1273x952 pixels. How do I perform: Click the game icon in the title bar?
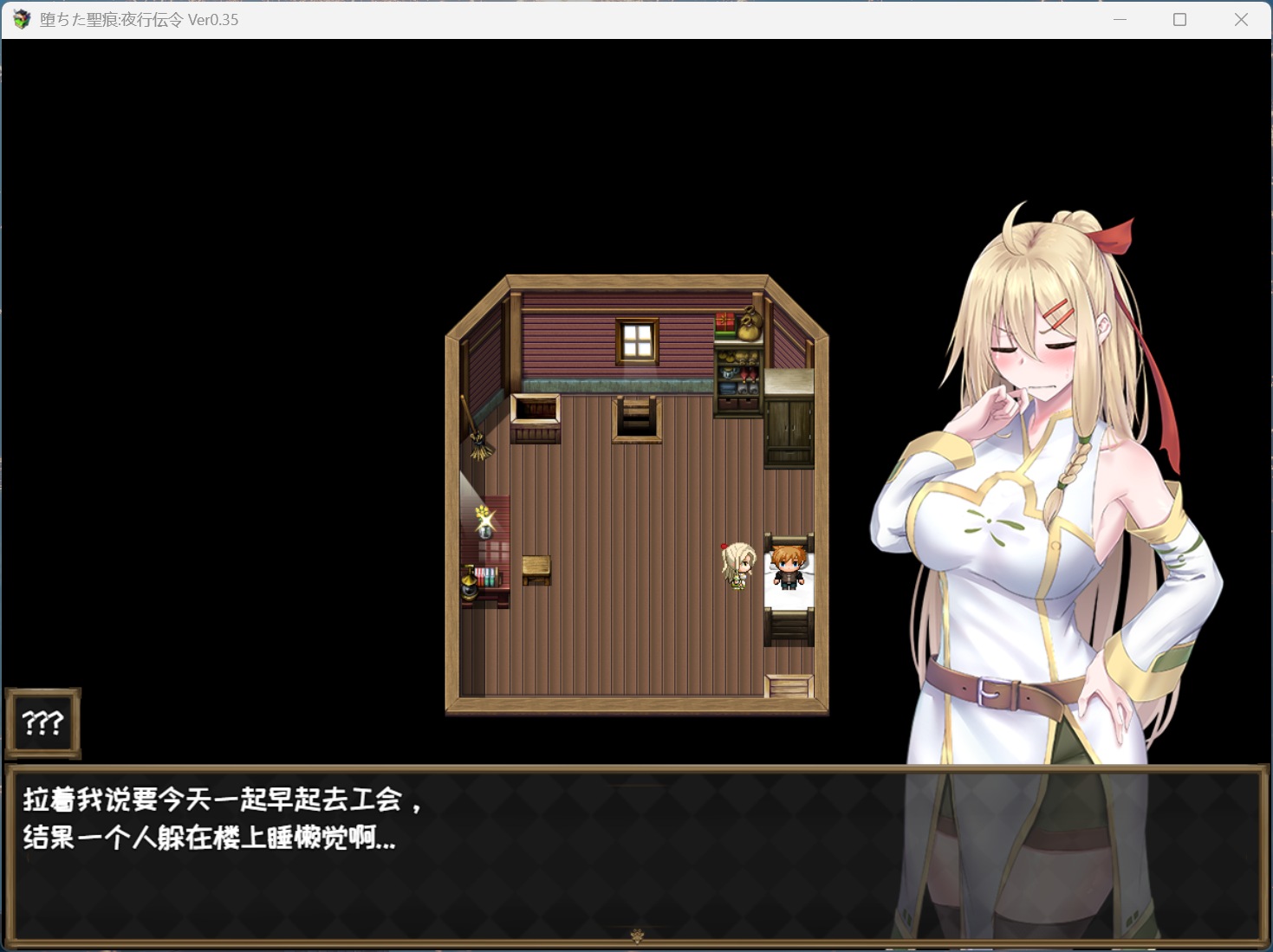pyautogui.click(x=19, y=19)
